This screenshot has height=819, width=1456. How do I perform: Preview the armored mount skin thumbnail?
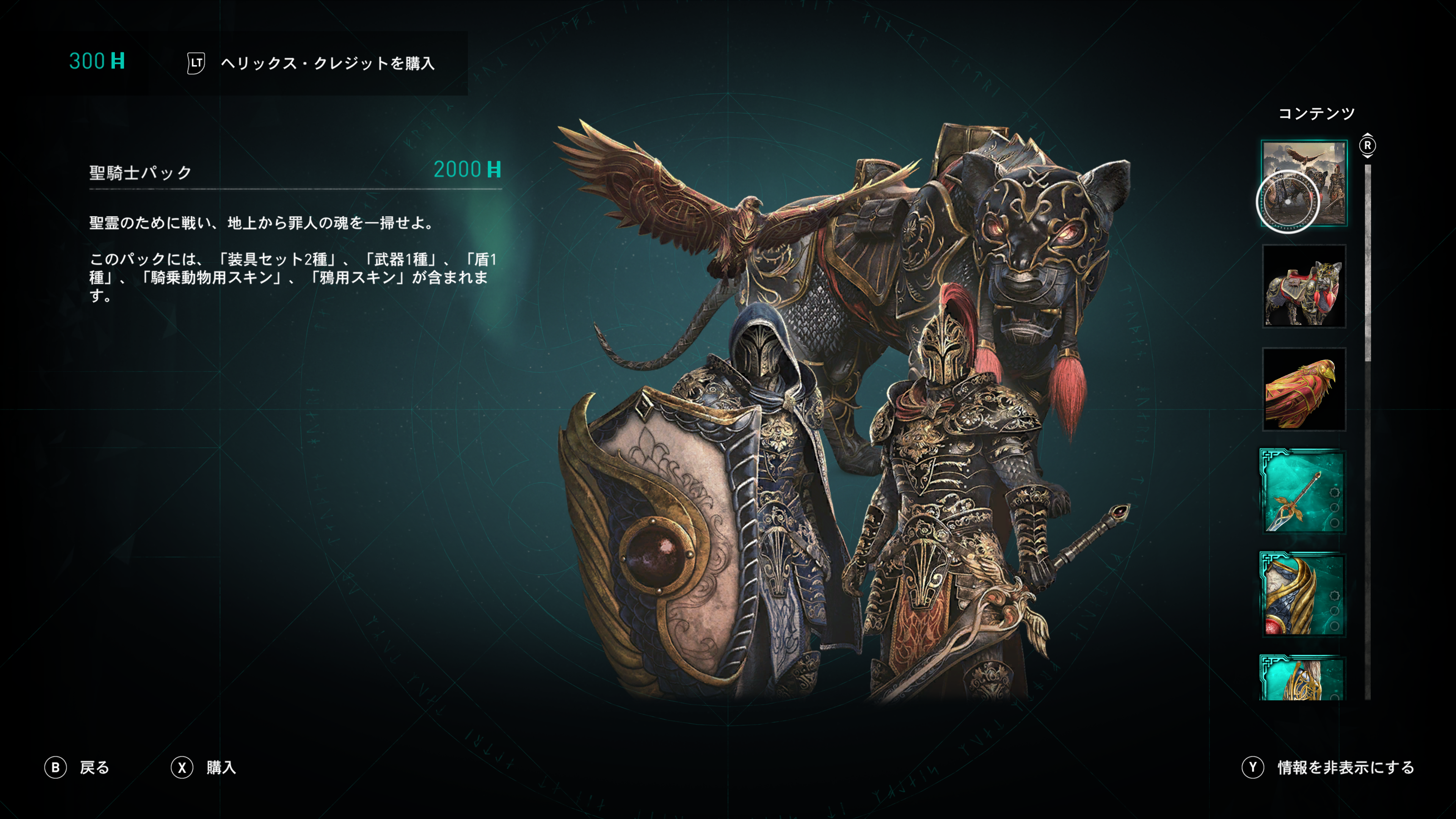point(1304,286)
